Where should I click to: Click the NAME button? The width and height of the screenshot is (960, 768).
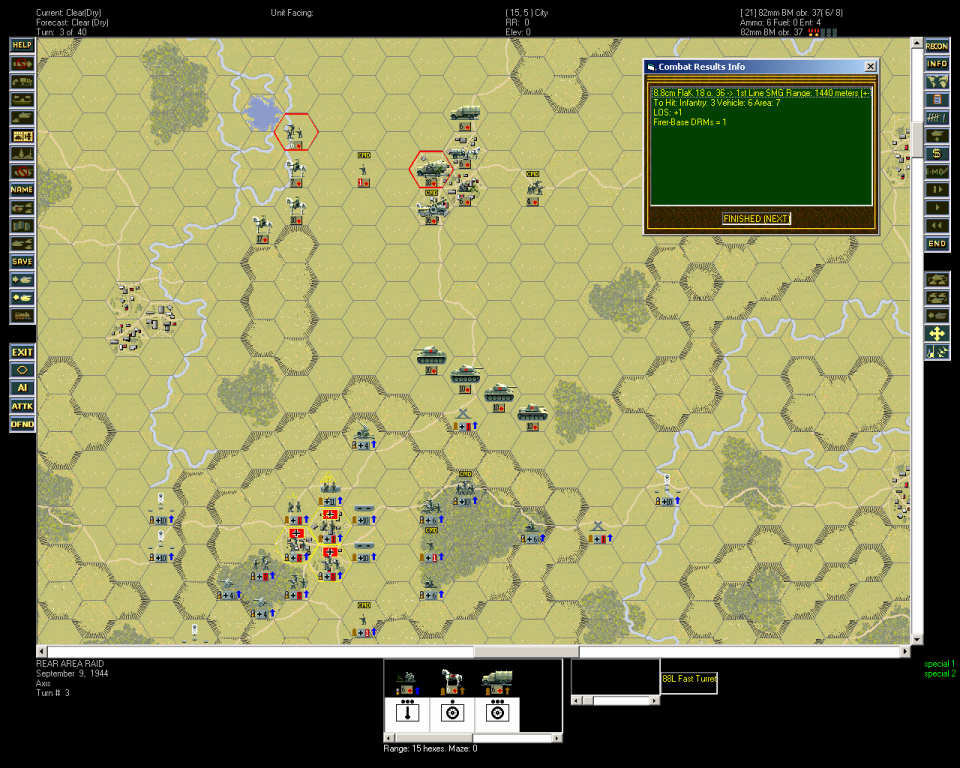click(x=22, y=189)
